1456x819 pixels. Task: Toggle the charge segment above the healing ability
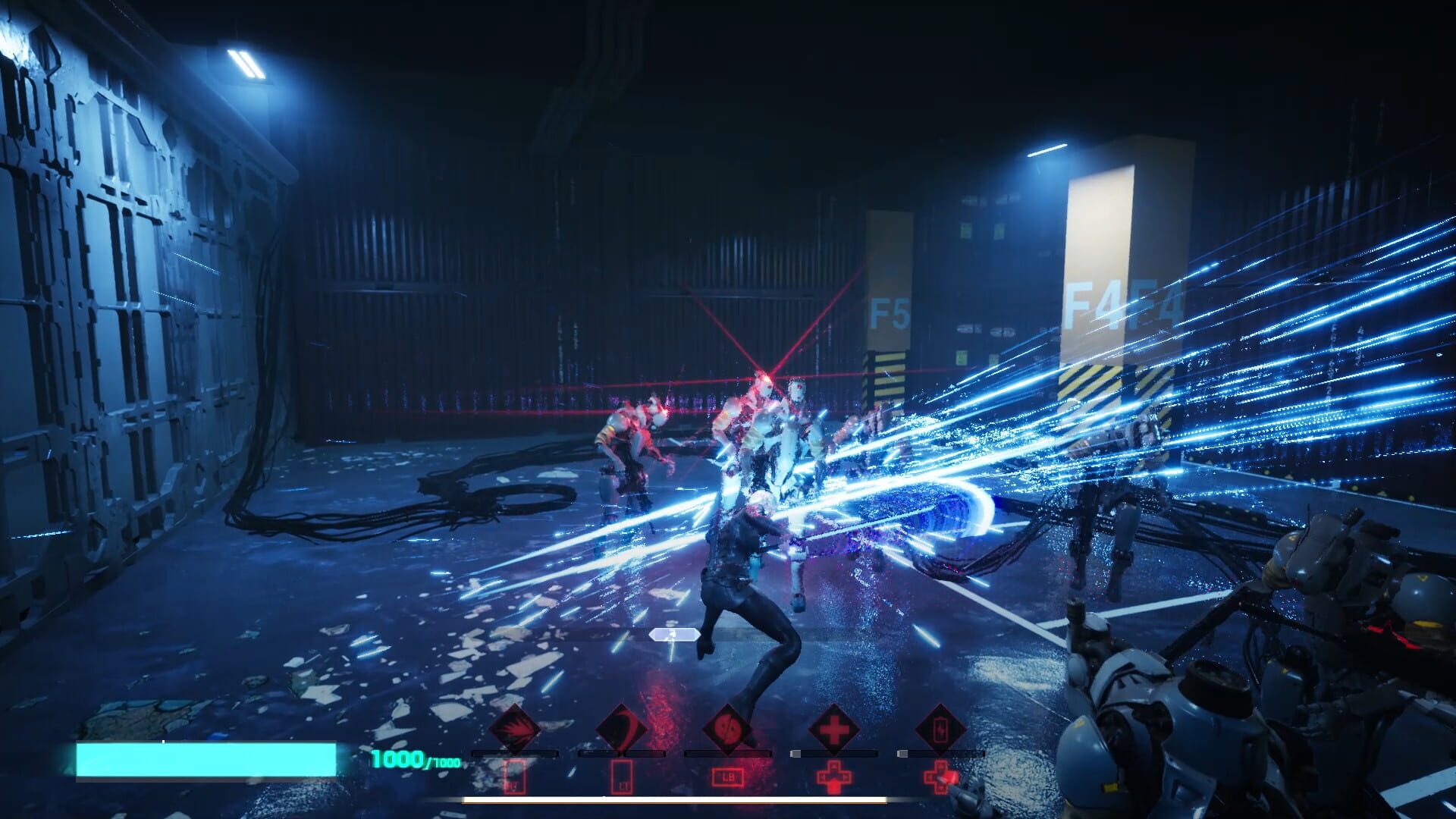[834, 754]
